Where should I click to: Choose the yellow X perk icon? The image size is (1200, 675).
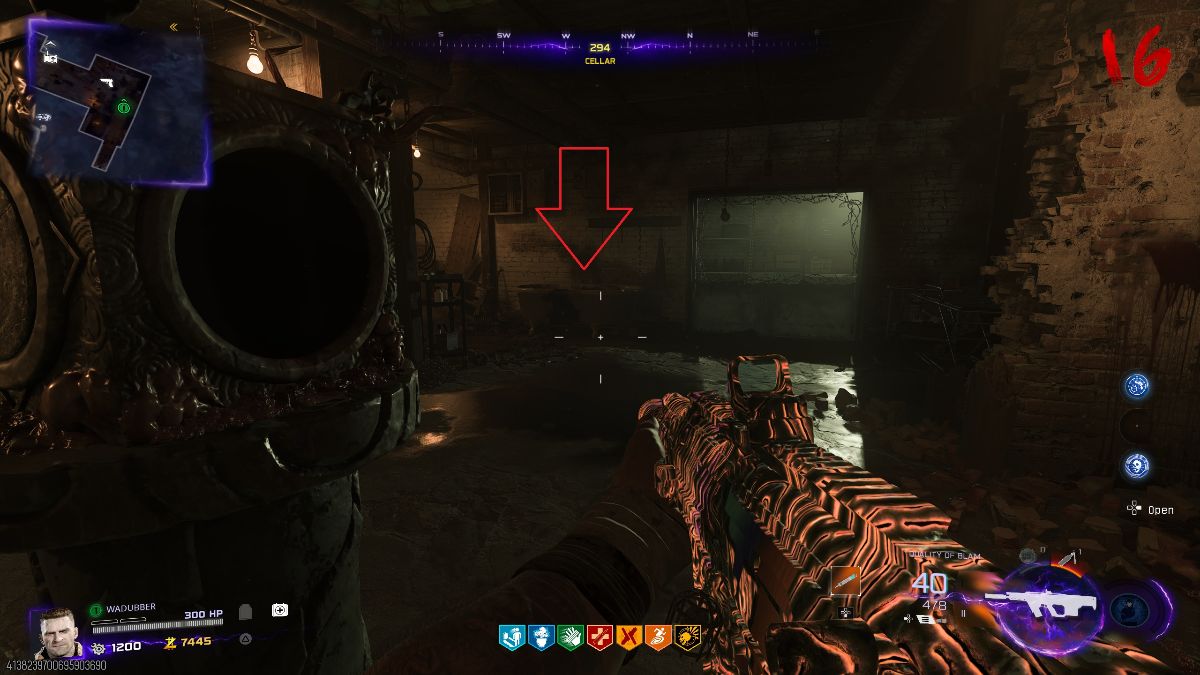click(x=628, y=637)
